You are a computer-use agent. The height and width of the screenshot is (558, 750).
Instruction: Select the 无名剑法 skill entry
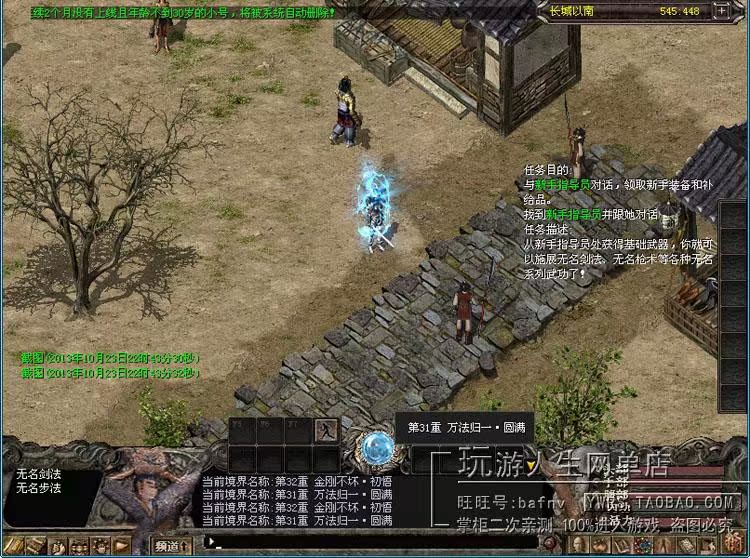click(38, 474)
